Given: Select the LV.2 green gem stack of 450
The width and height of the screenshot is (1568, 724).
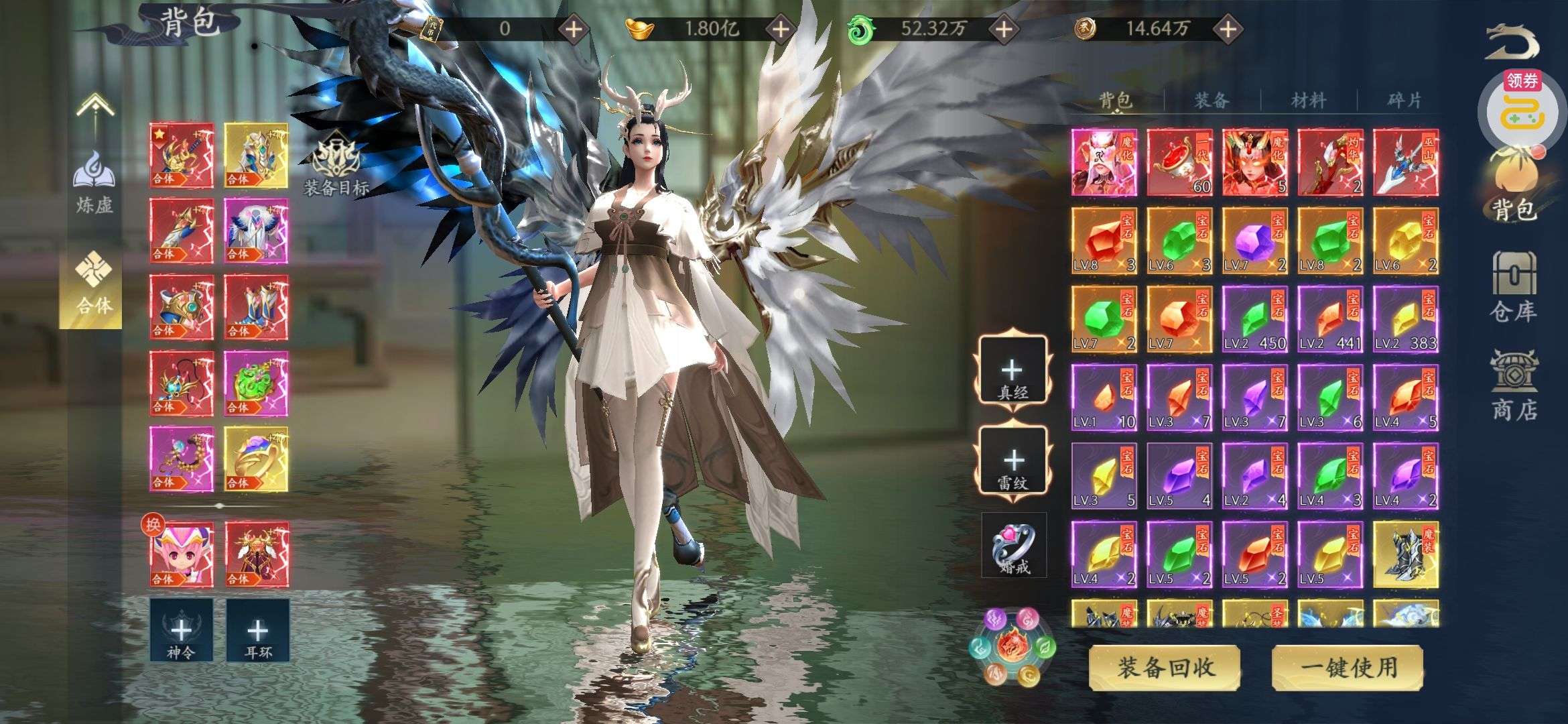Looking at the screenshot, I should [1254, 320].
